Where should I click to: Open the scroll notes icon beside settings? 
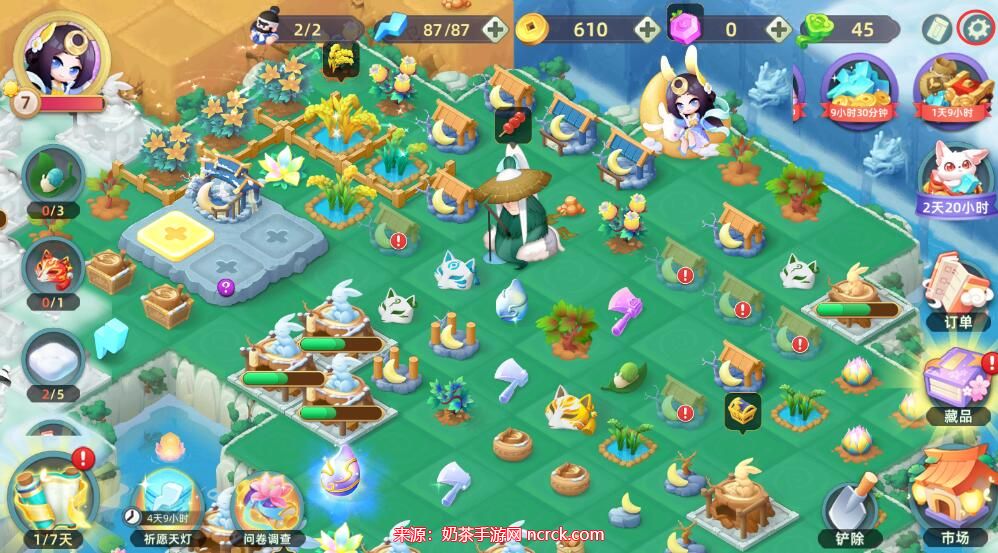coord(936,29)
